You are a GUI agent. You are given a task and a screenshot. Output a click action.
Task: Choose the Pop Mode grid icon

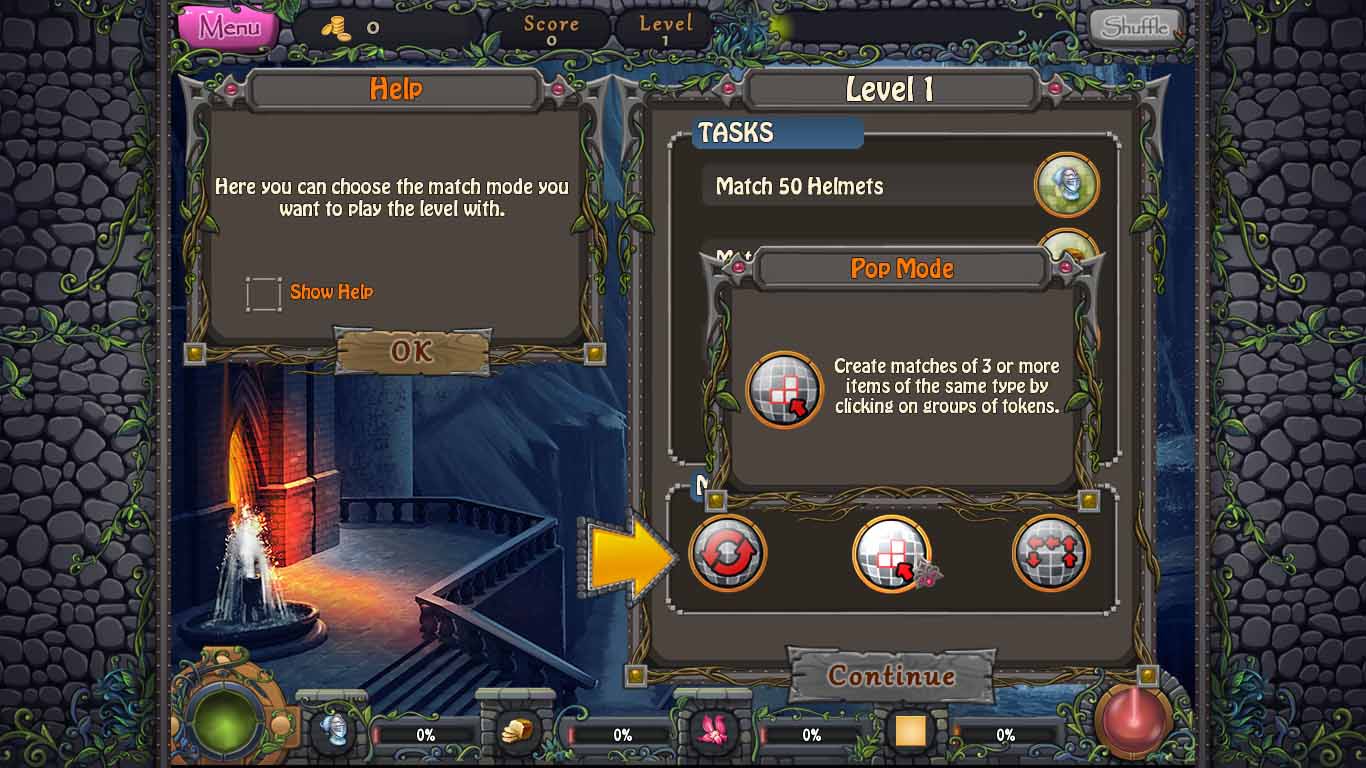coord(891,553)
